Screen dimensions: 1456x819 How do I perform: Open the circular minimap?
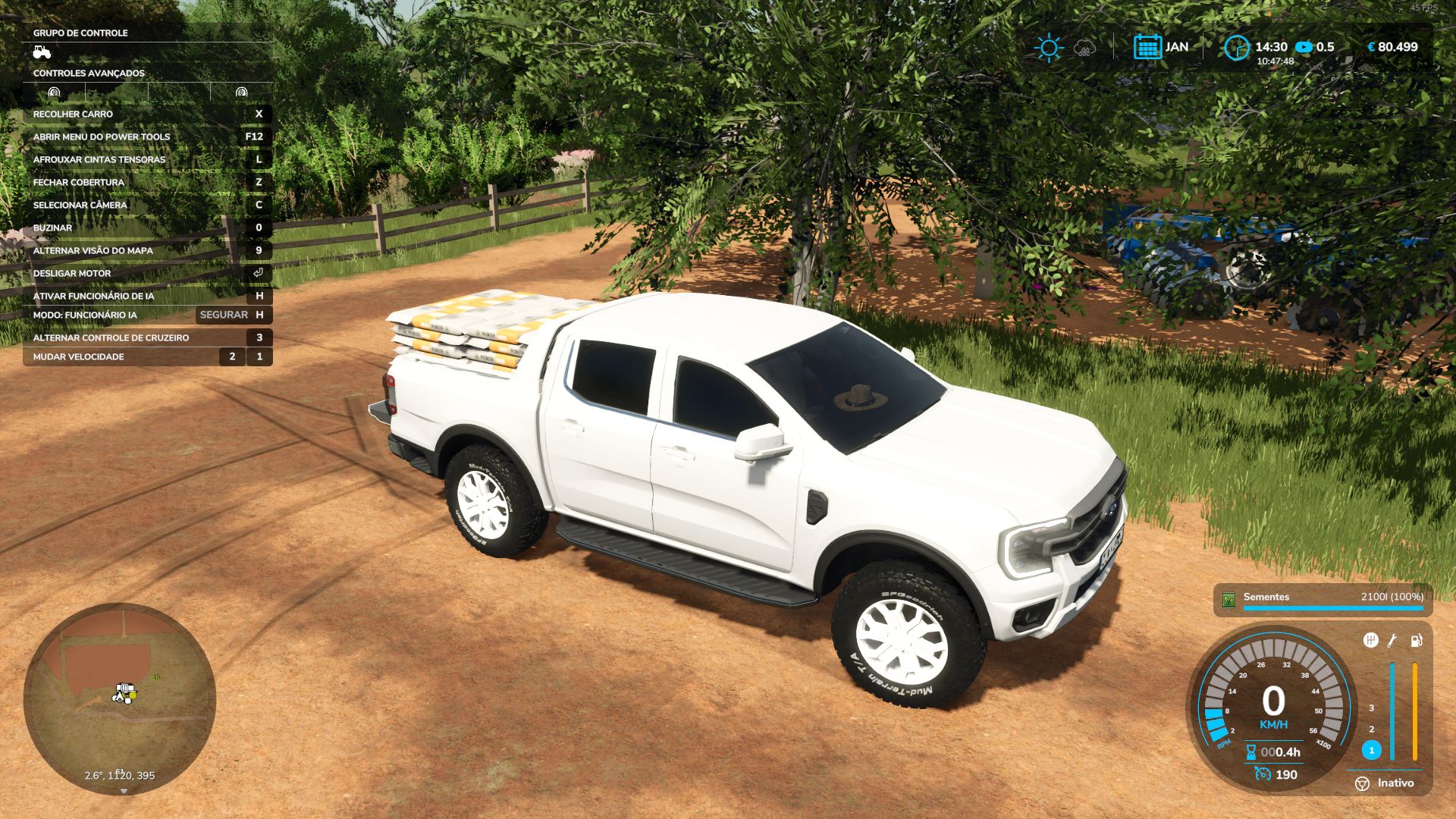pyautogui.click(x=120, y=698)
